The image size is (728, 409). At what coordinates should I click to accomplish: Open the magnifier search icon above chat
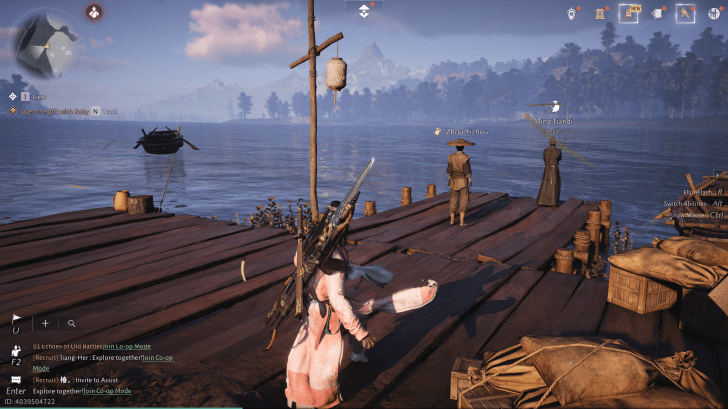(x=72, y=323)
